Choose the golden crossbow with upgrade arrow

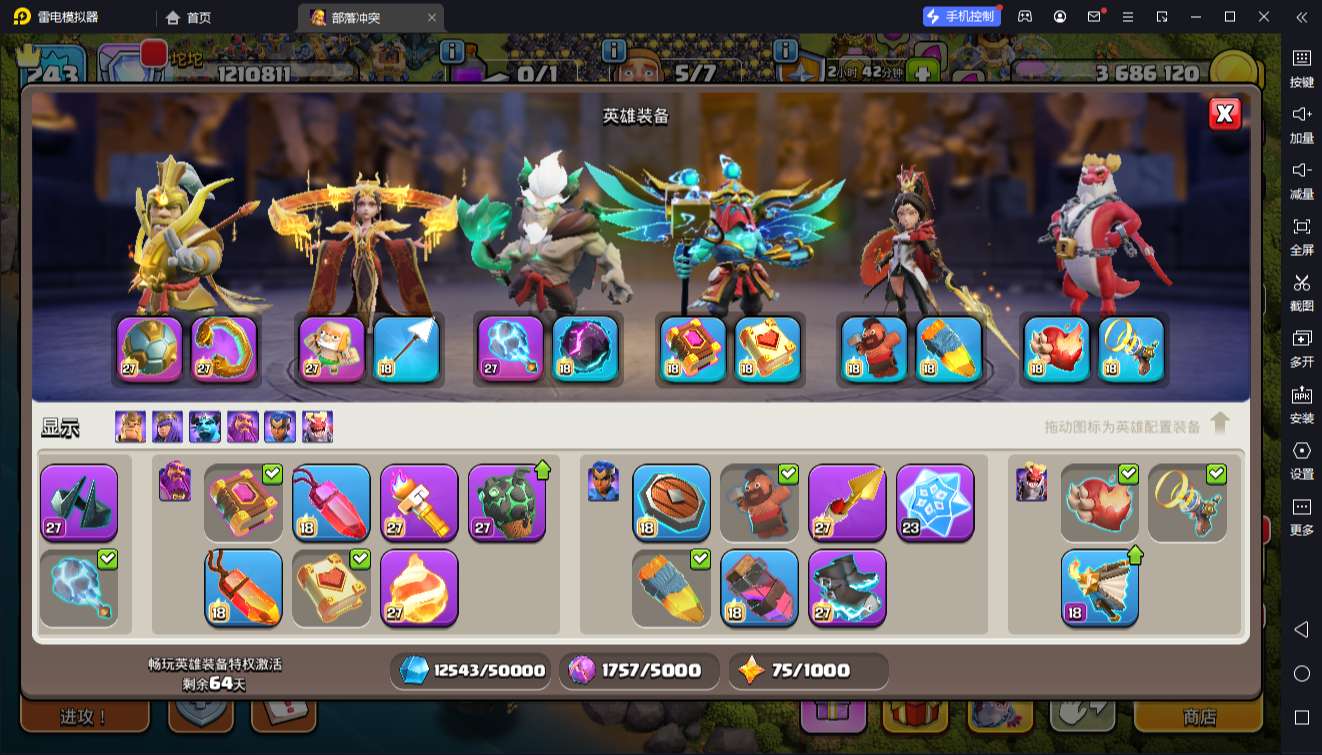(1099, 587)
